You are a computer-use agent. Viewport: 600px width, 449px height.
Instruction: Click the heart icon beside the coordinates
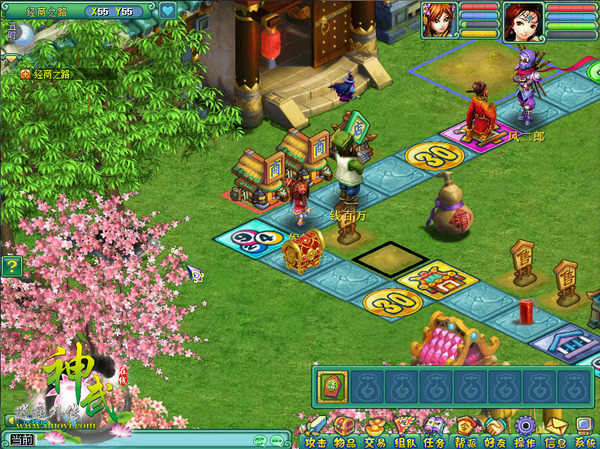[167, 12]
